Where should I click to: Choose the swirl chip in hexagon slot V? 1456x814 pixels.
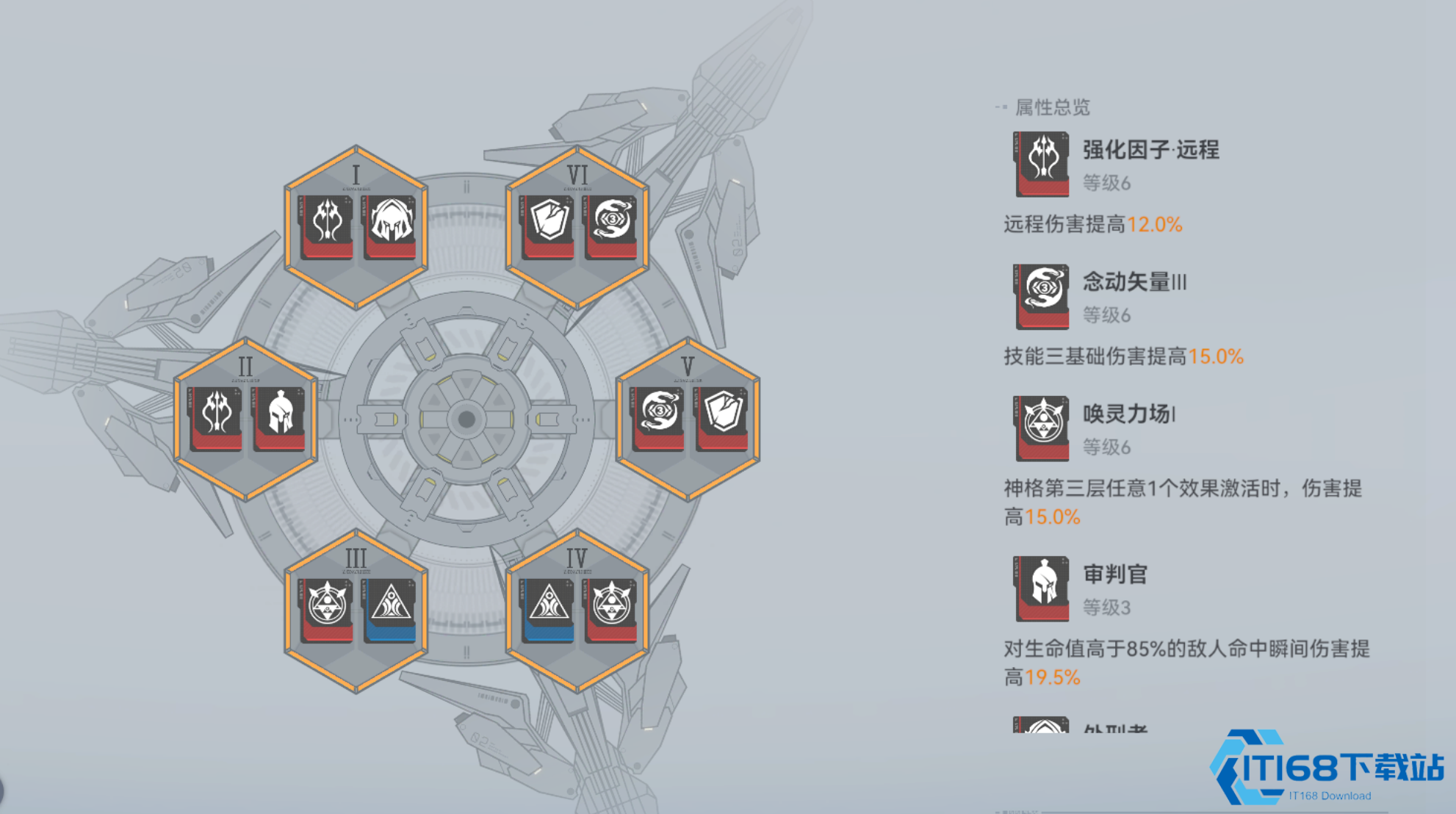point(658,417)
